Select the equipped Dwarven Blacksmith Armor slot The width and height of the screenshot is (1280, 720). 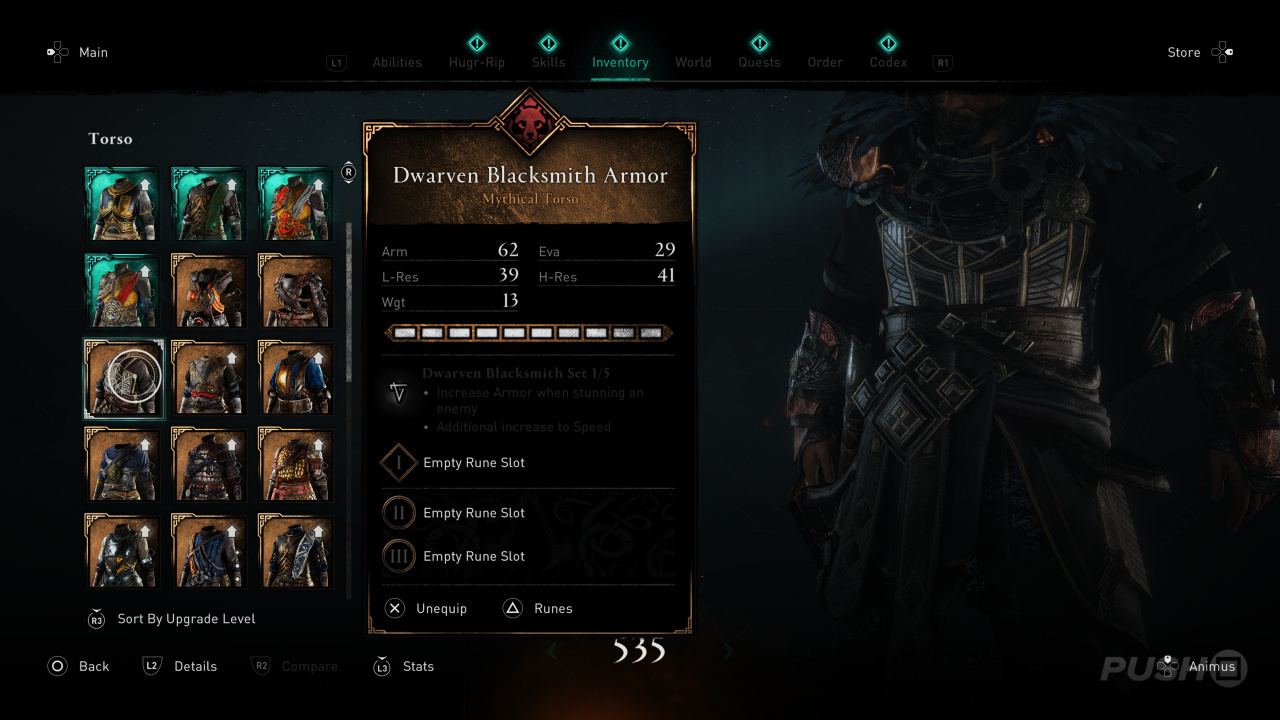pyautogui.click(x=123, y=378)
